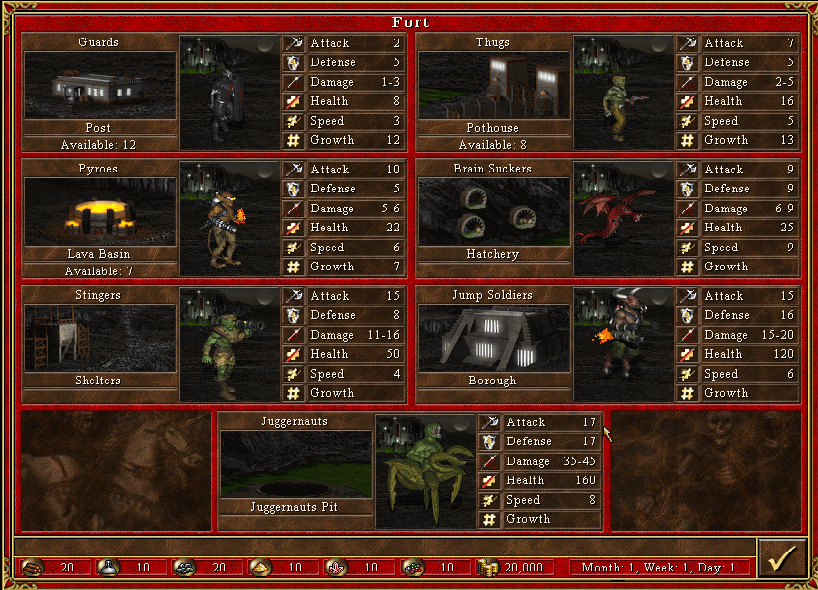Select the Jump Soldiers creature portrait
Image resolution: width=818 pixels, height=590 pixels.
click(623, 344)
